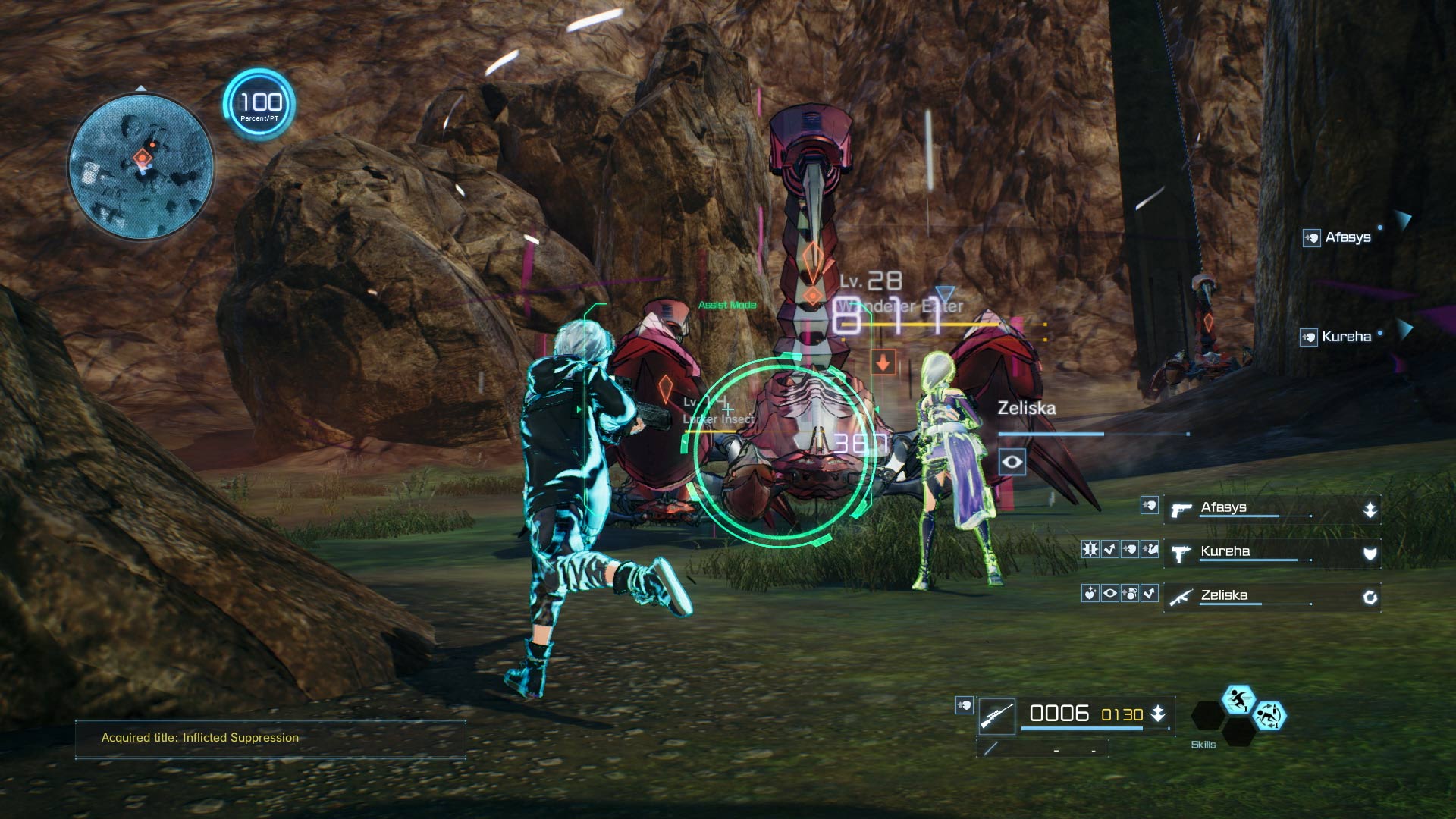Click the Assist Mode label
The width and height of the screenshot is (1456, 819).
(727, 306)
